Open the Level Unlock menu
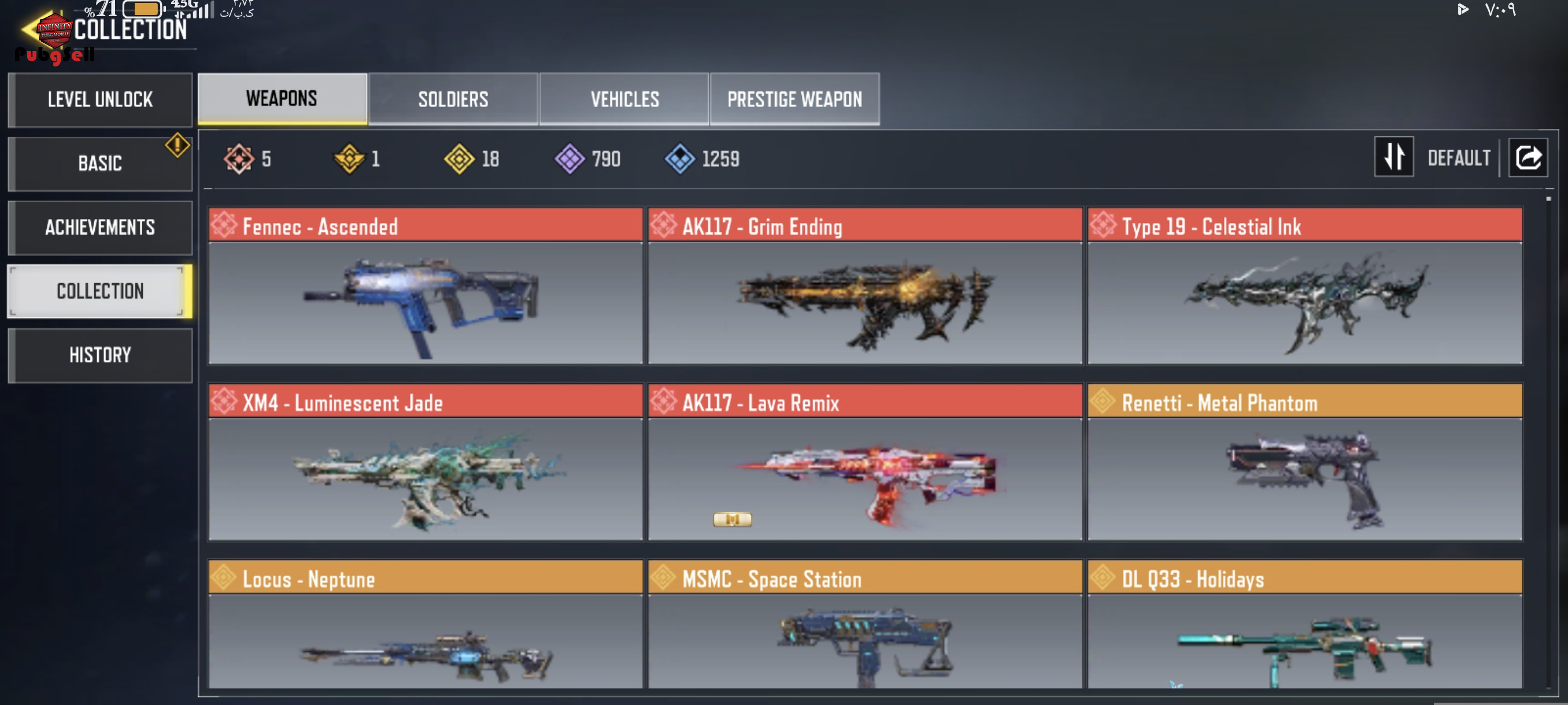 click(x=101, y=100)
